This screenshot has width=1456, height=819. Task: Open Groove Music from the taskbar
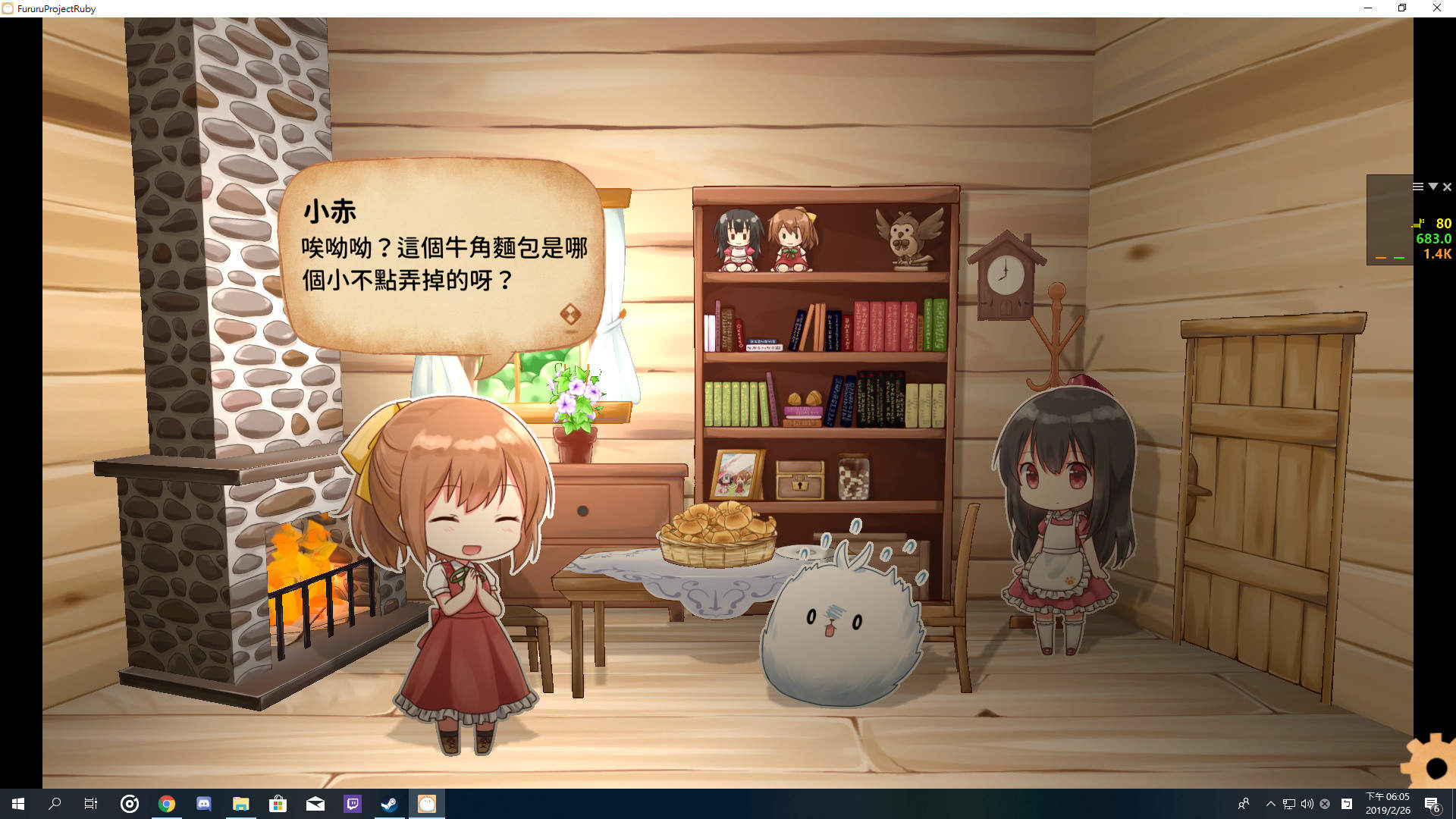[x=129, y=805]
